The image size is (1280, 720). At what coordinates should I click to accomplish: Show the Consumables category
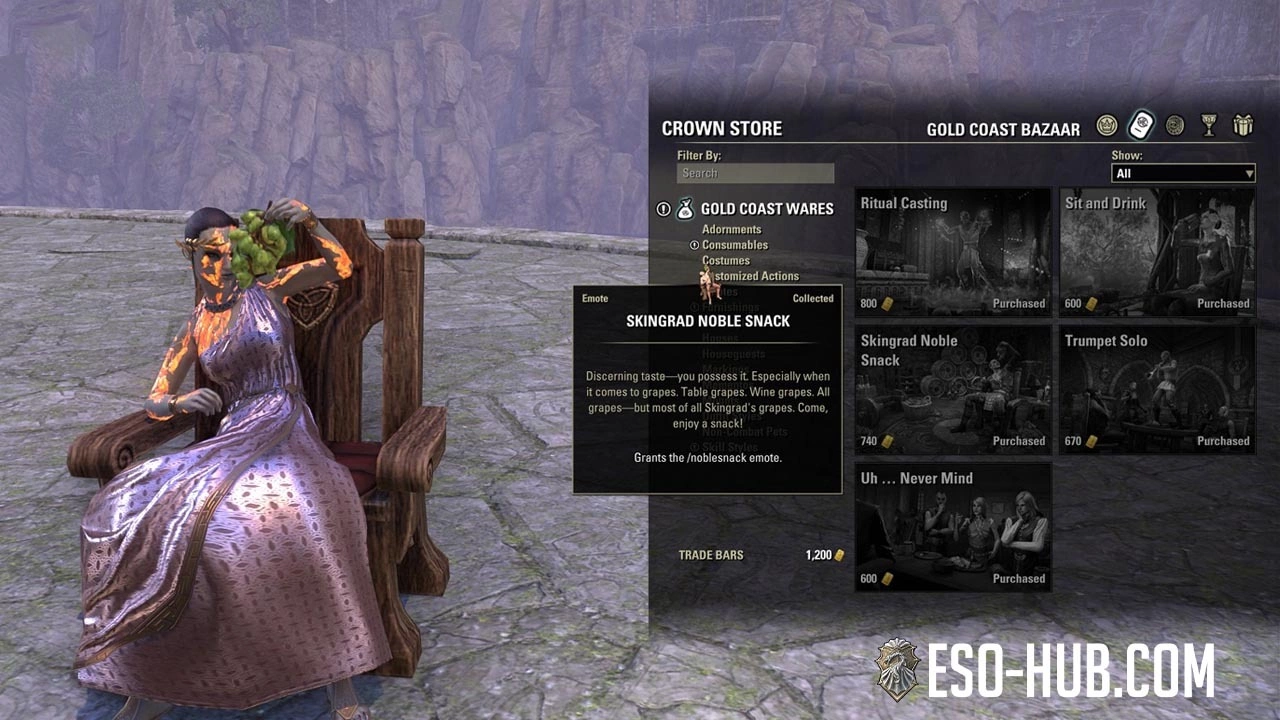click(735, 245)
